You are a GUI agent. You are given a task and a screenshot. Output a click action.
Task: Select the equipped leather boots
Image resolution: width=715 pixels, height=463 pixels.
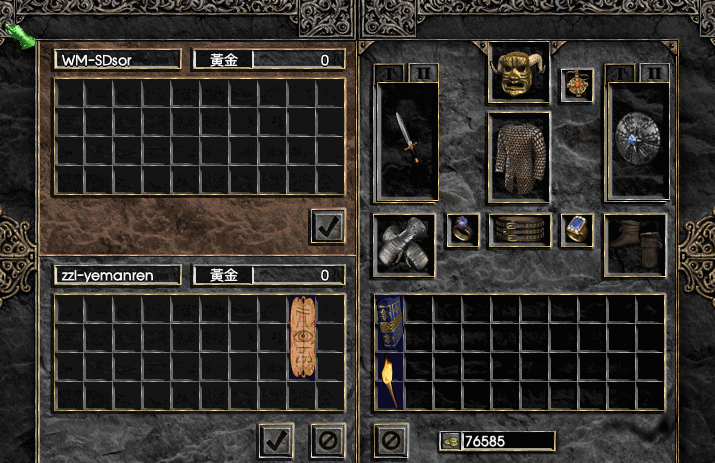point(635,244)
